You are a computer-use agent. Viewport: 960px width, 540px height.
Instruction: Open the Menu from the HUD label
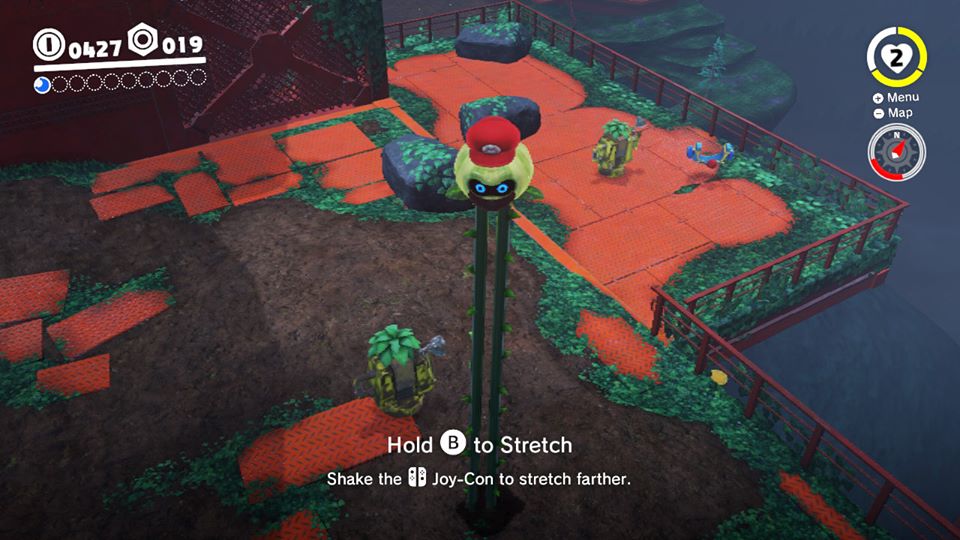896,98
